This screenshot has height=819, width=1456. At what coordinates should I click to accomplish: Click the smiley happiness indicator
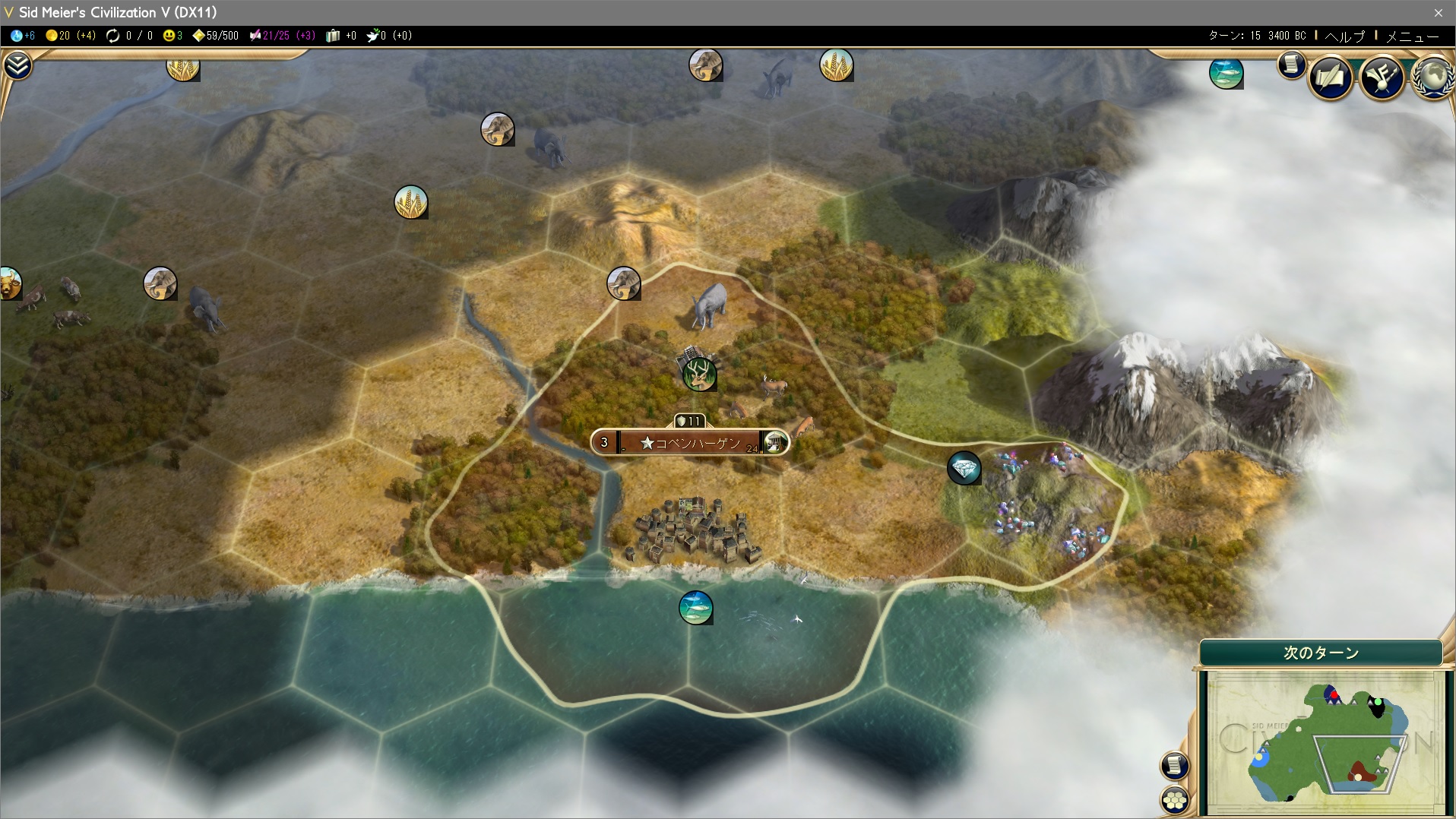click(173, 36)
